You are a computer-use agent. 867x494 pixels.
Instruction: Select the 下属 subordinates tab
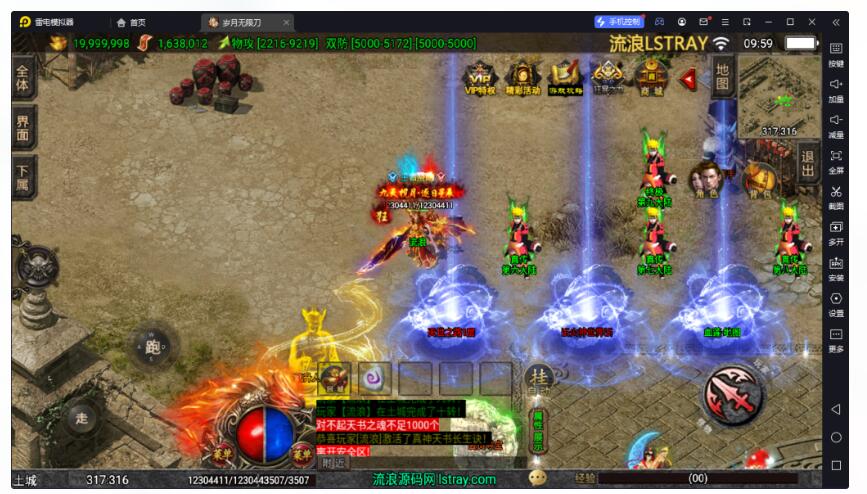pyautogui.click(x=24, y=177)
